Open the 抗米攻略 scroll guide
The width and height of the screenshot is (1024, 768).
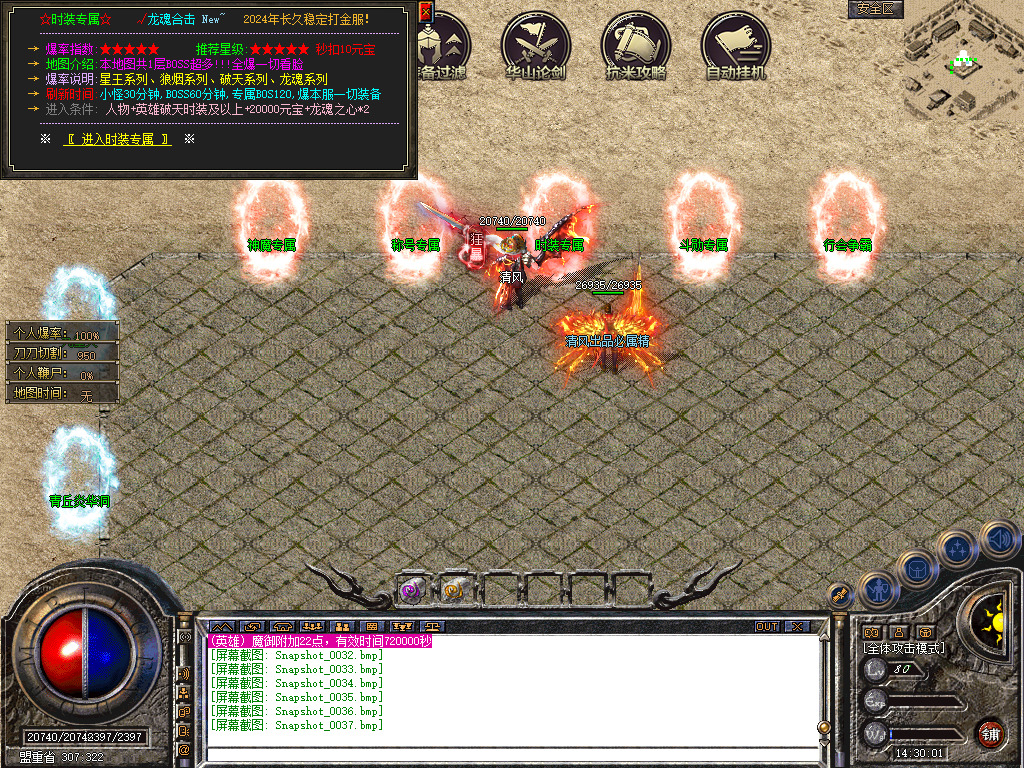click(x=636, y=46)
